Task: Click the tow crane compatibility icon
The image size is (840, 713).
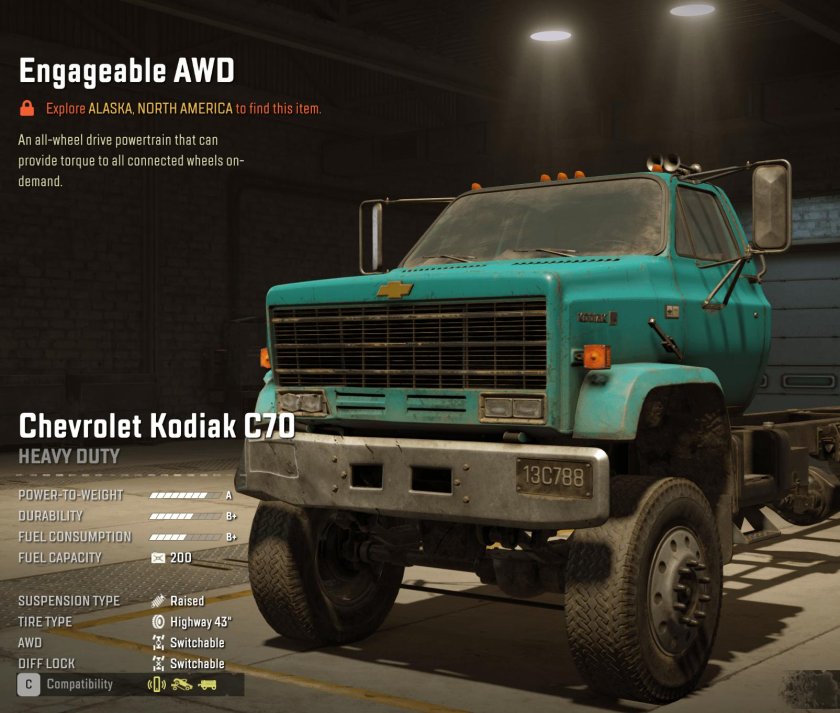Action: coord(182,685)
